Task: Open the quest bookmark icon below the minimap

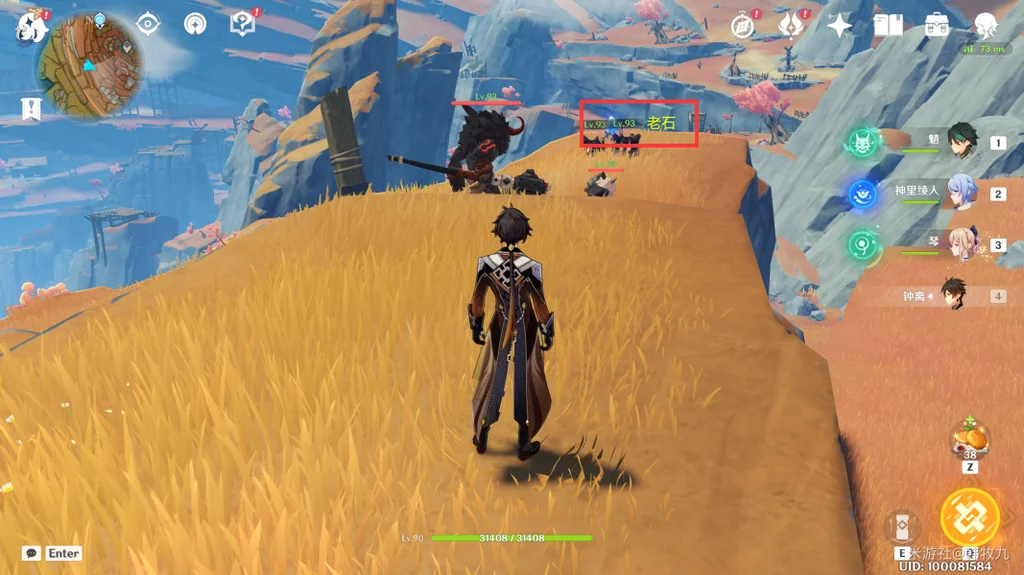Action: point(31,109)
